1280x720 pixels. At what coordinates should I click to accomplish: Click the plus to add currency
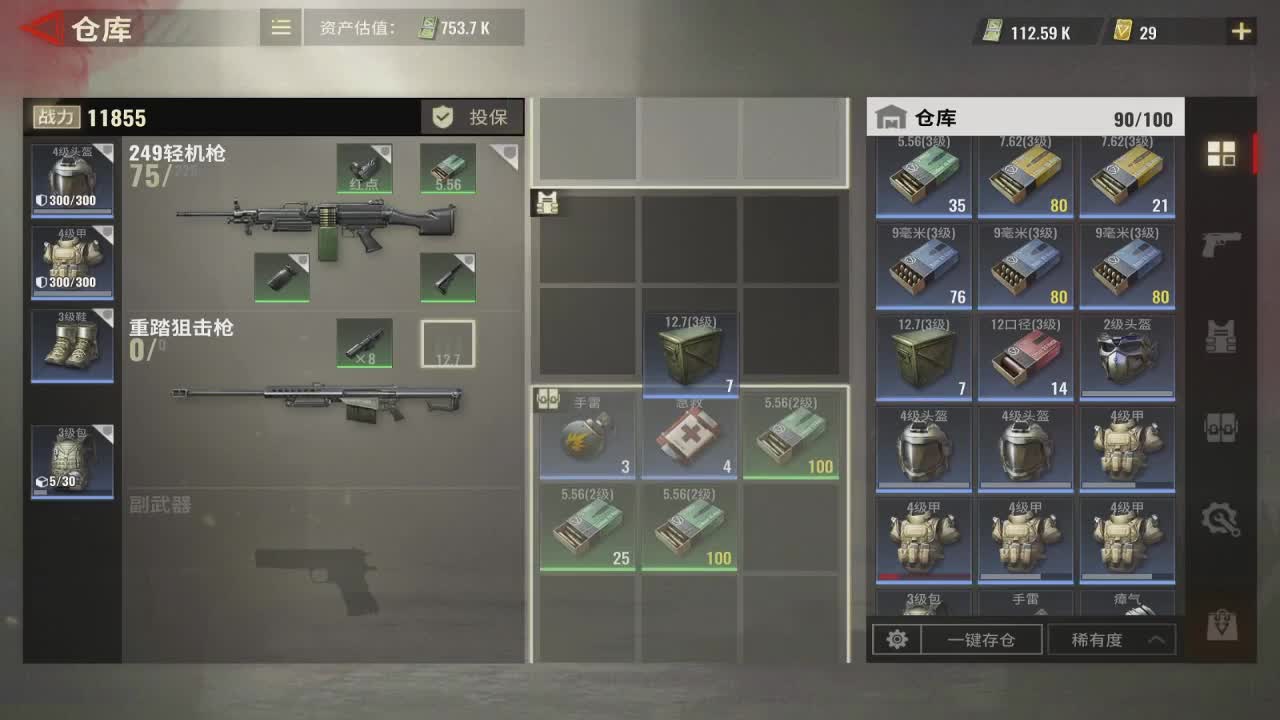1240,31
